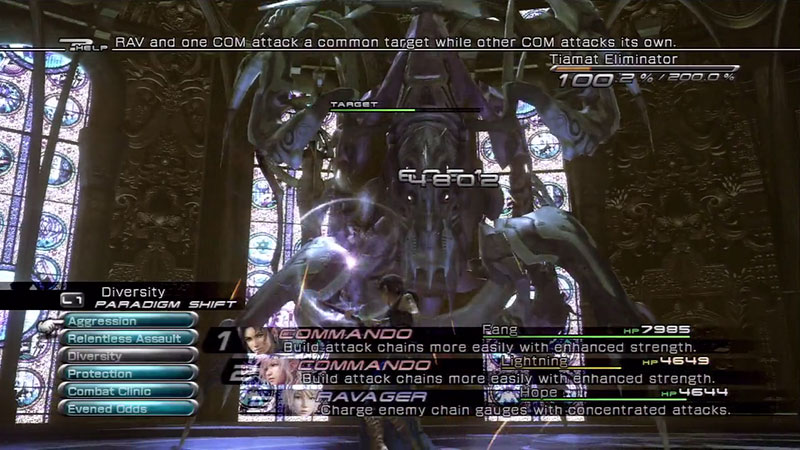Select the Aggression paradigm
The height and width of the screenshot is (450, 800).
[x=129, y=321]
